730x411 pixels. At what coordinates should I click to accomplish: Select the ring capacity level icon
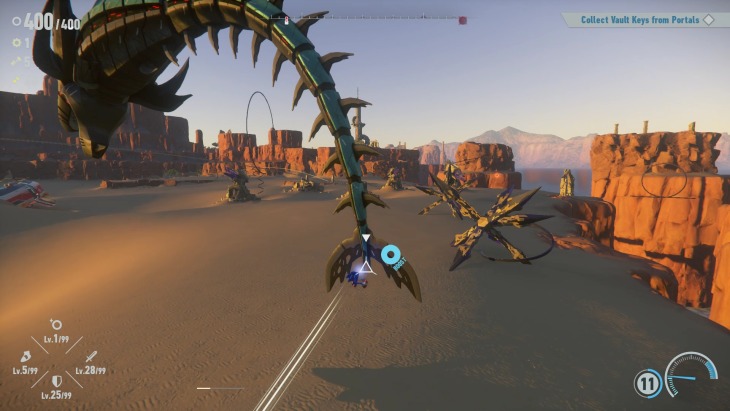coord(56,325)
